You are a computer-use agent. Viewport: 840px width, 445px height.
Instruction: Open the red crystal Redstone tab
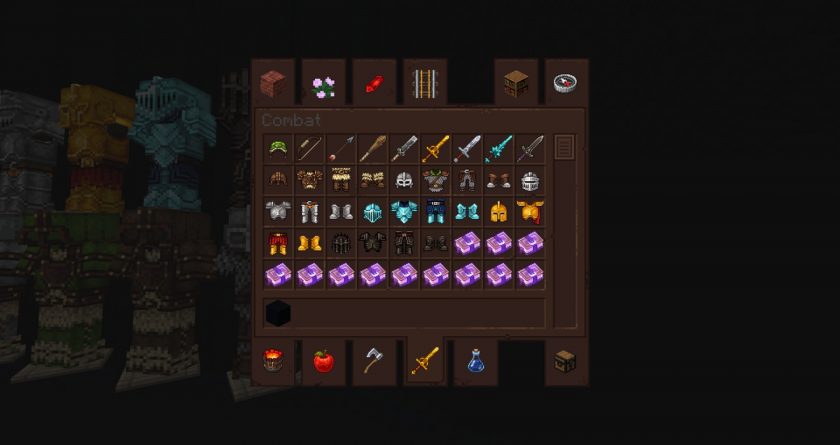[374, 83]
